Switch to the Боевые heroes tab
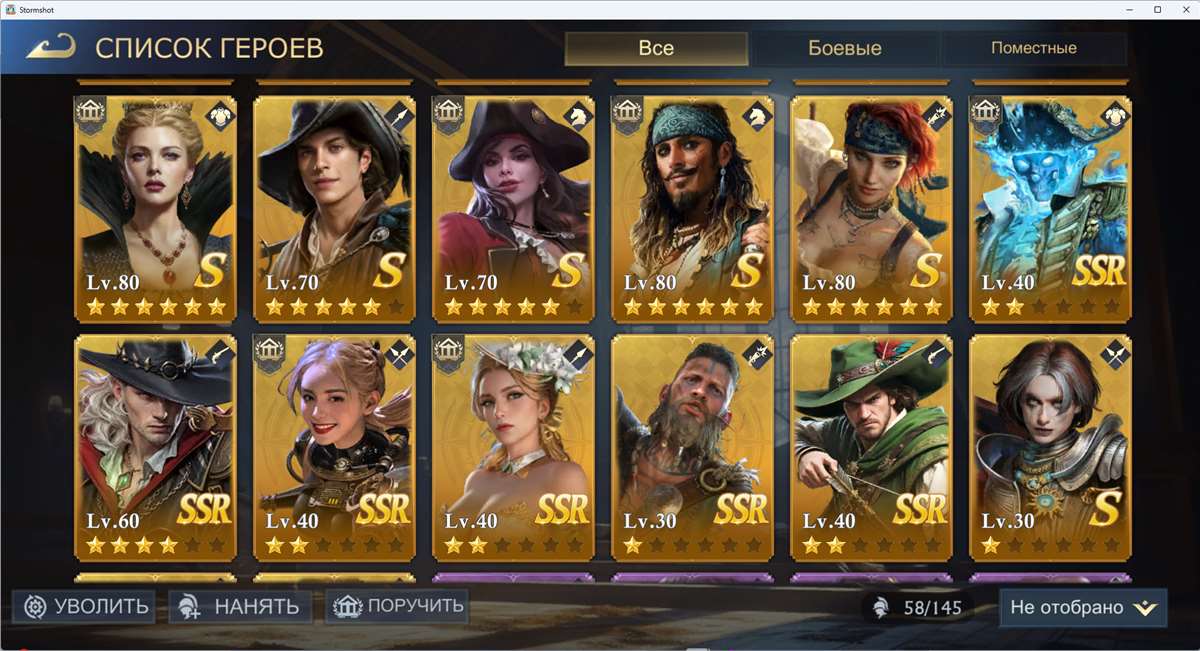 (x=844, y=48)
